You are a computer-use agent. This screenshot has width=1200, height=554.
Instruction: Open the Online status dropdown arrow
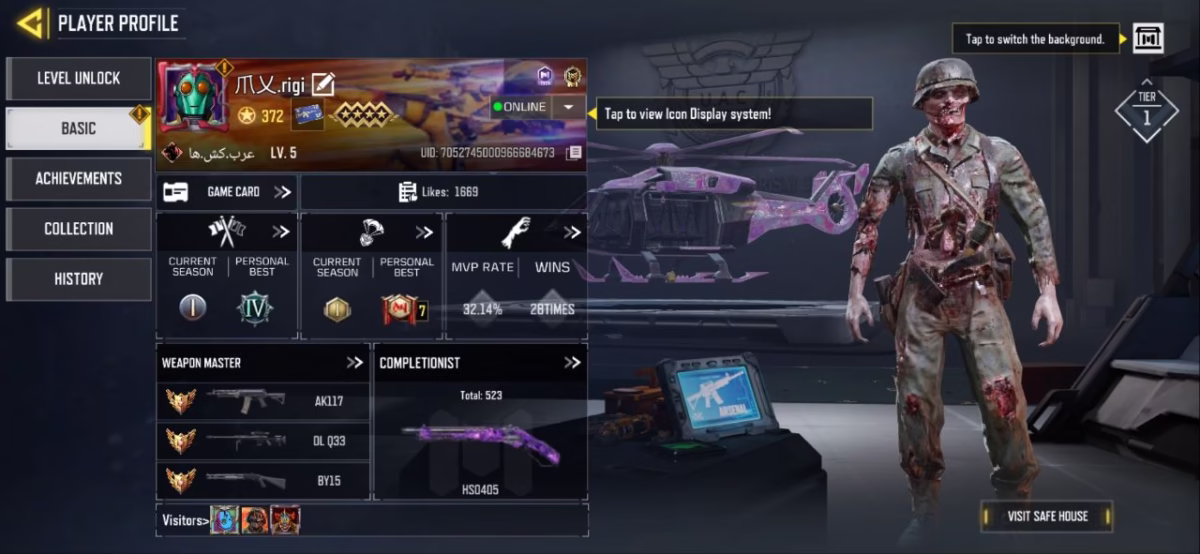pyautogui.click(x=568, y=107)
